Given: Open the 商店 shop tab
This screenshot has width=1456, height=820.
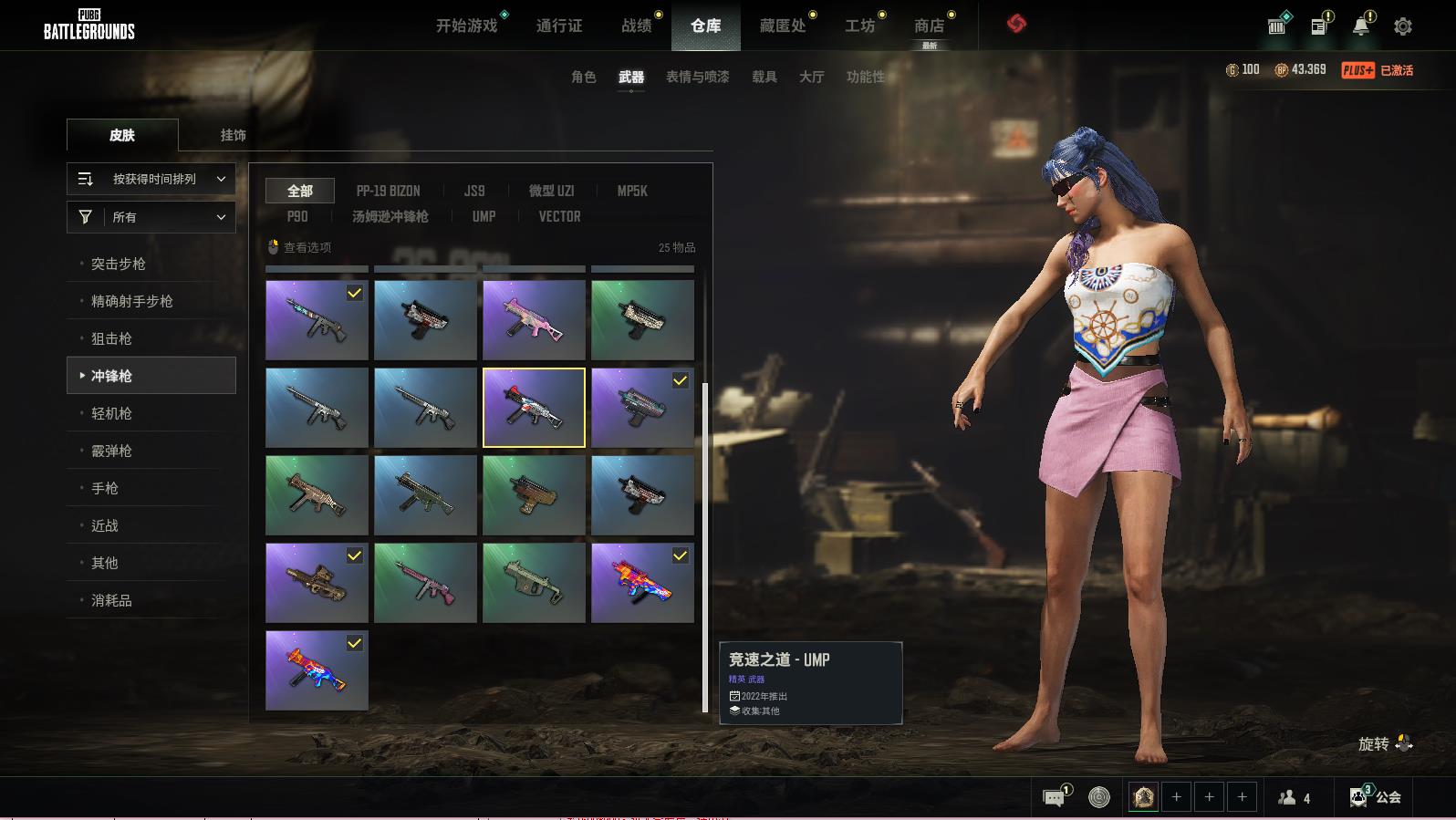Looking at the screenshot, I should click(x=929, y=26).
